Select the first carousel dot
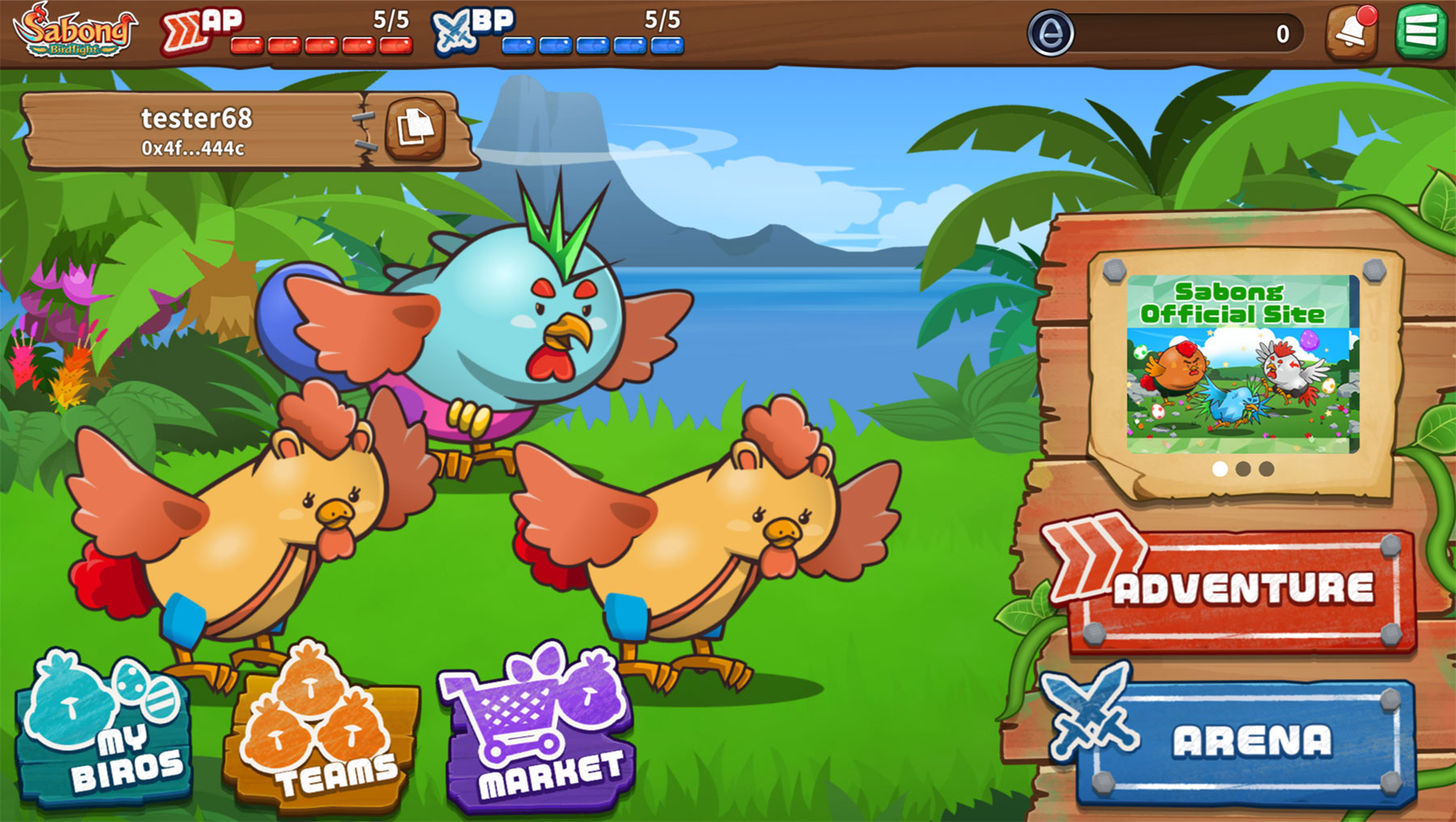 1218,467
